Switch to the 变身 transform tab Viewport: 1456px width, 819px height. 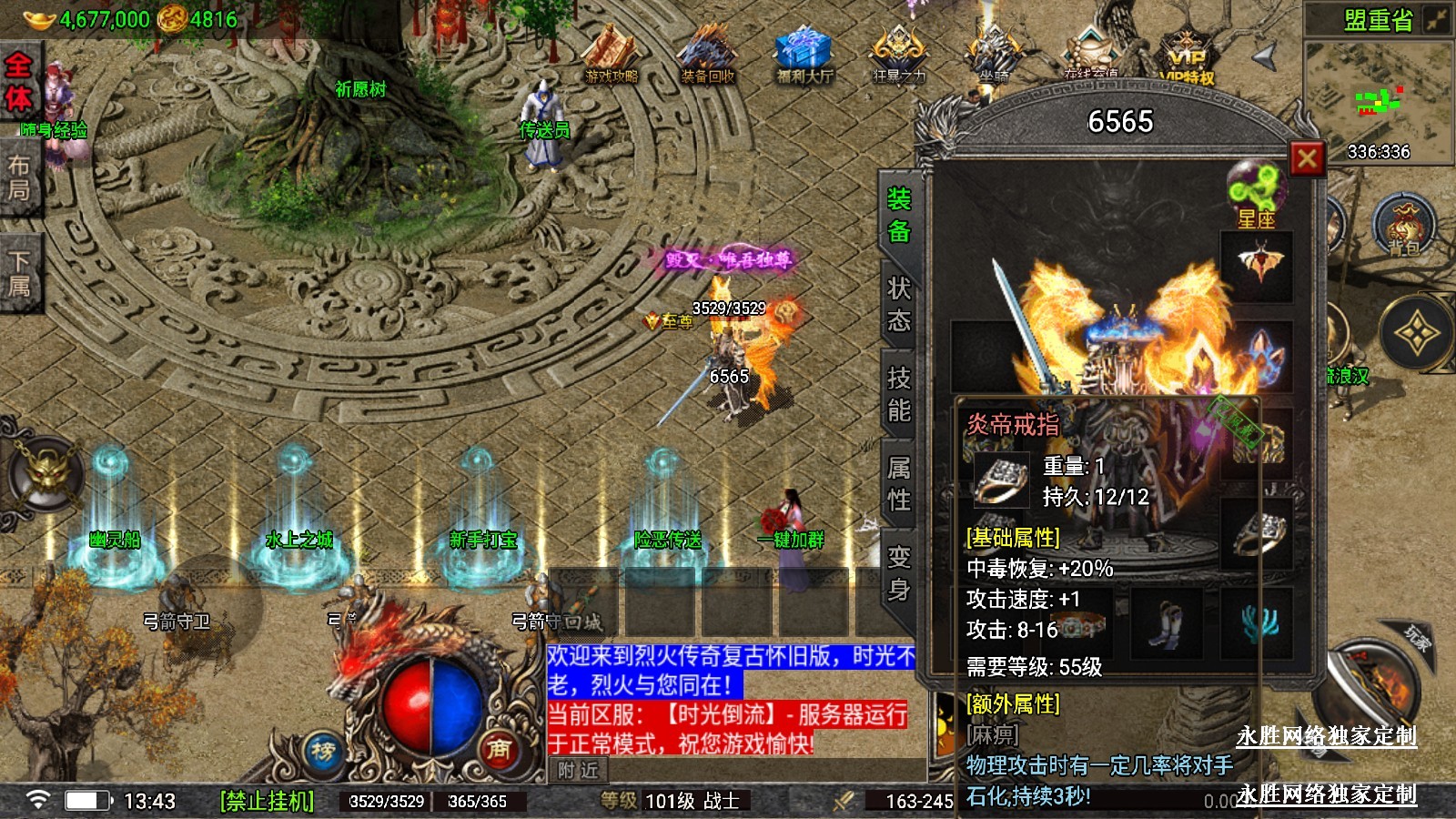click(x=899, y=573)
